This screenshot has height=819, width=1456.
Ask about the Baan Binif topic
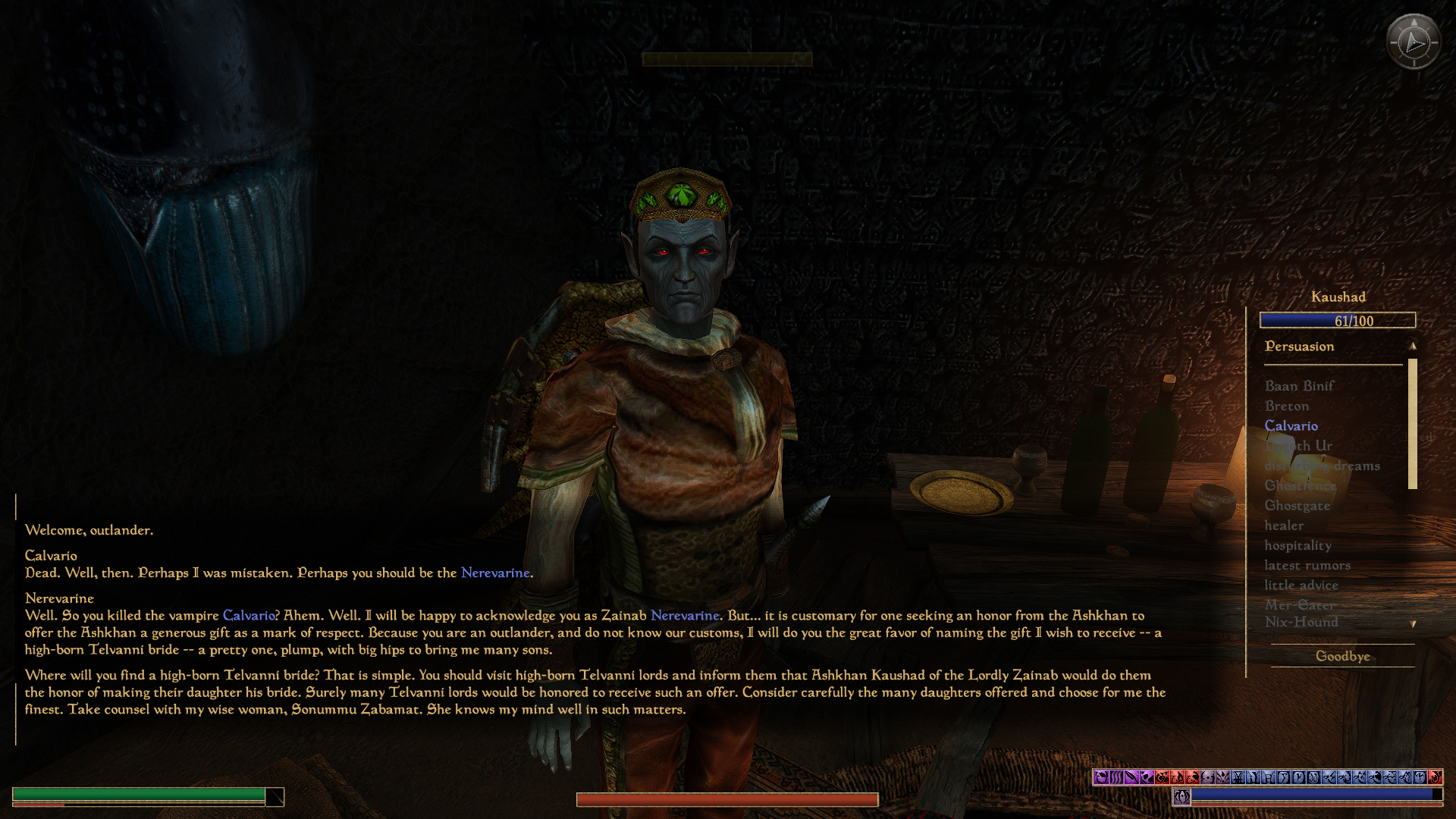1299,386
